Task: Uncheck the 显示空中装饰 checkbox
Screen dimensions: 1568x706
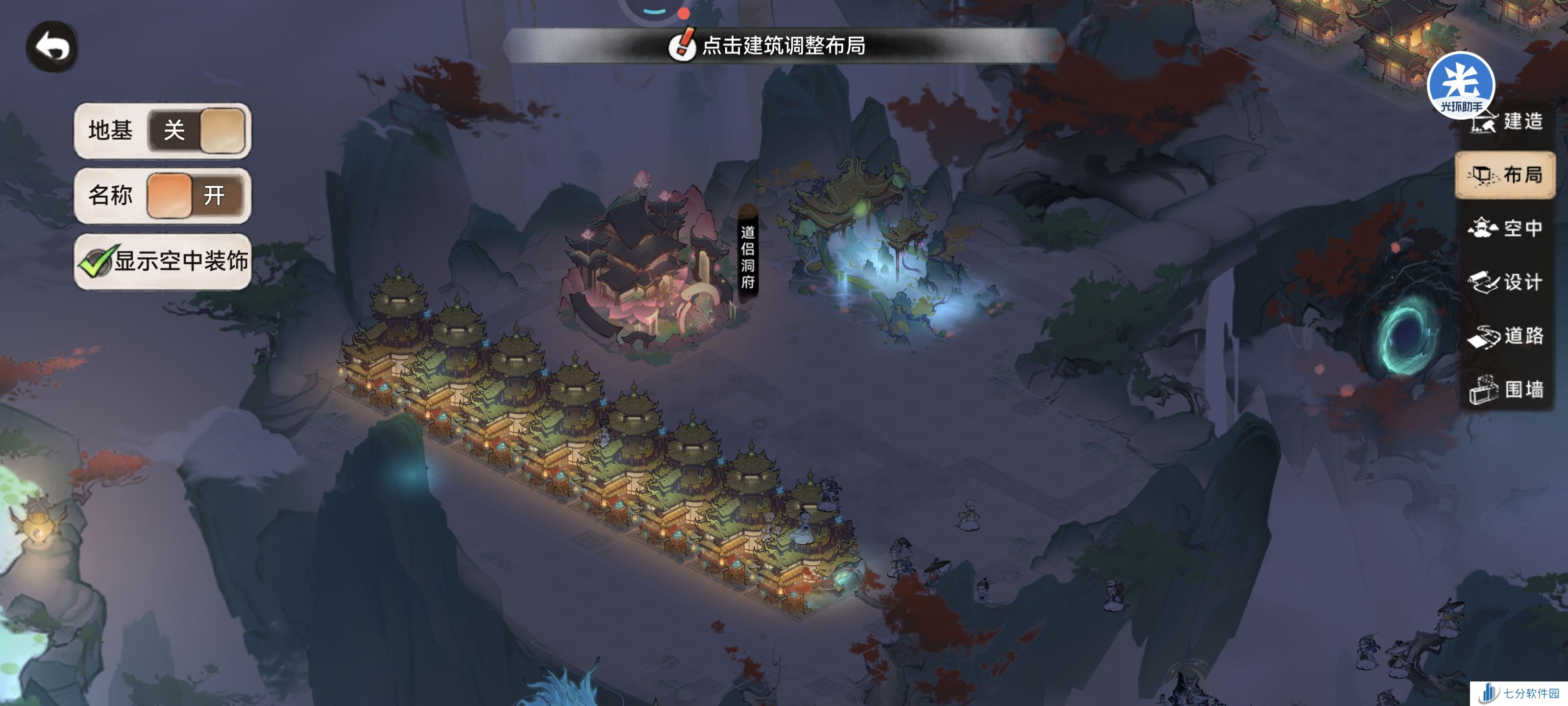Action: pos(96,262)
